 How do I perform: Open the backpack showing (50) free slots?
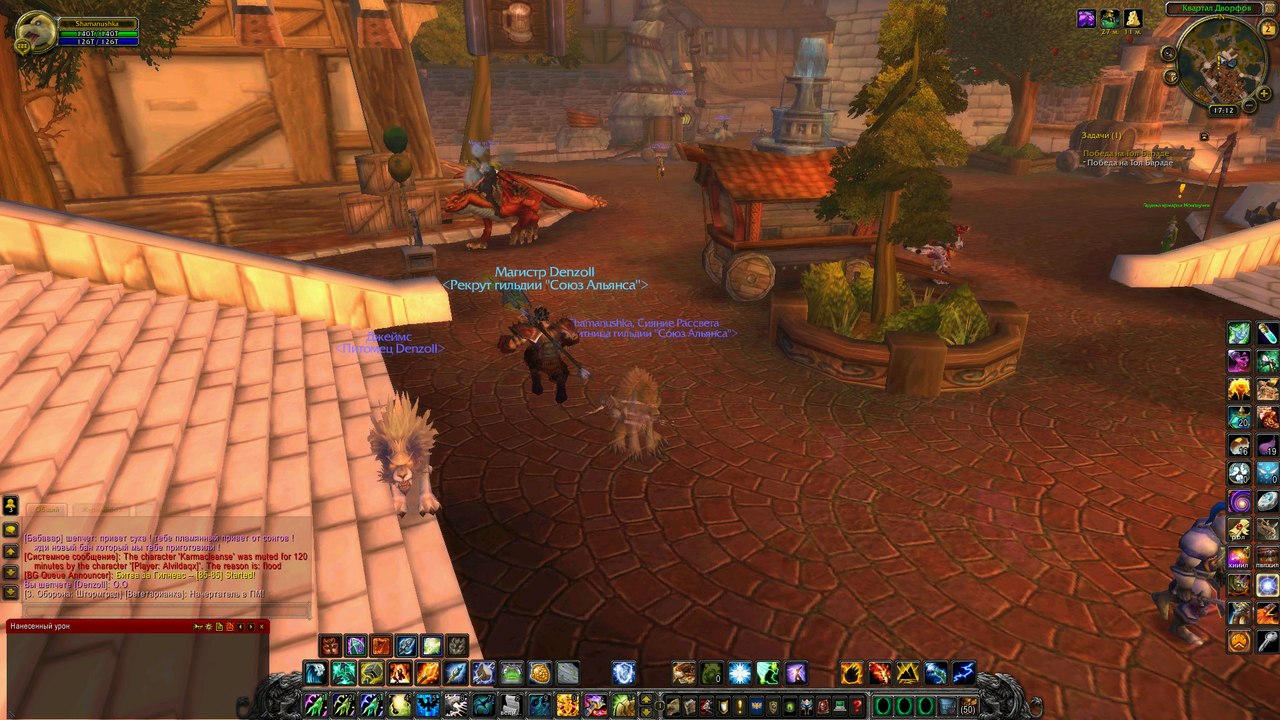coord(968,706)
